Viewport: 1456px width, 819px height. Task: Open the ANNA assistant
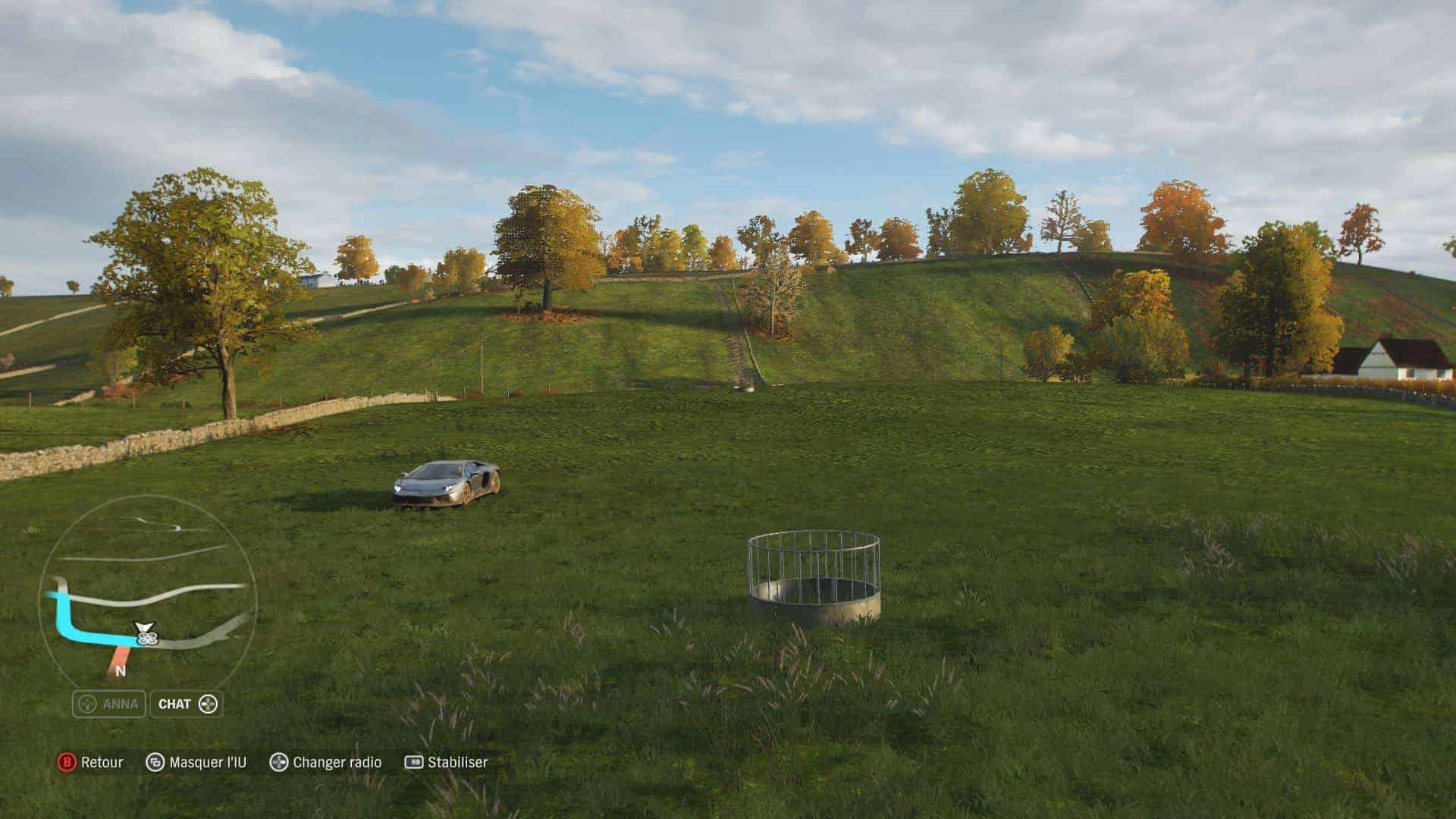pos(109,704)
